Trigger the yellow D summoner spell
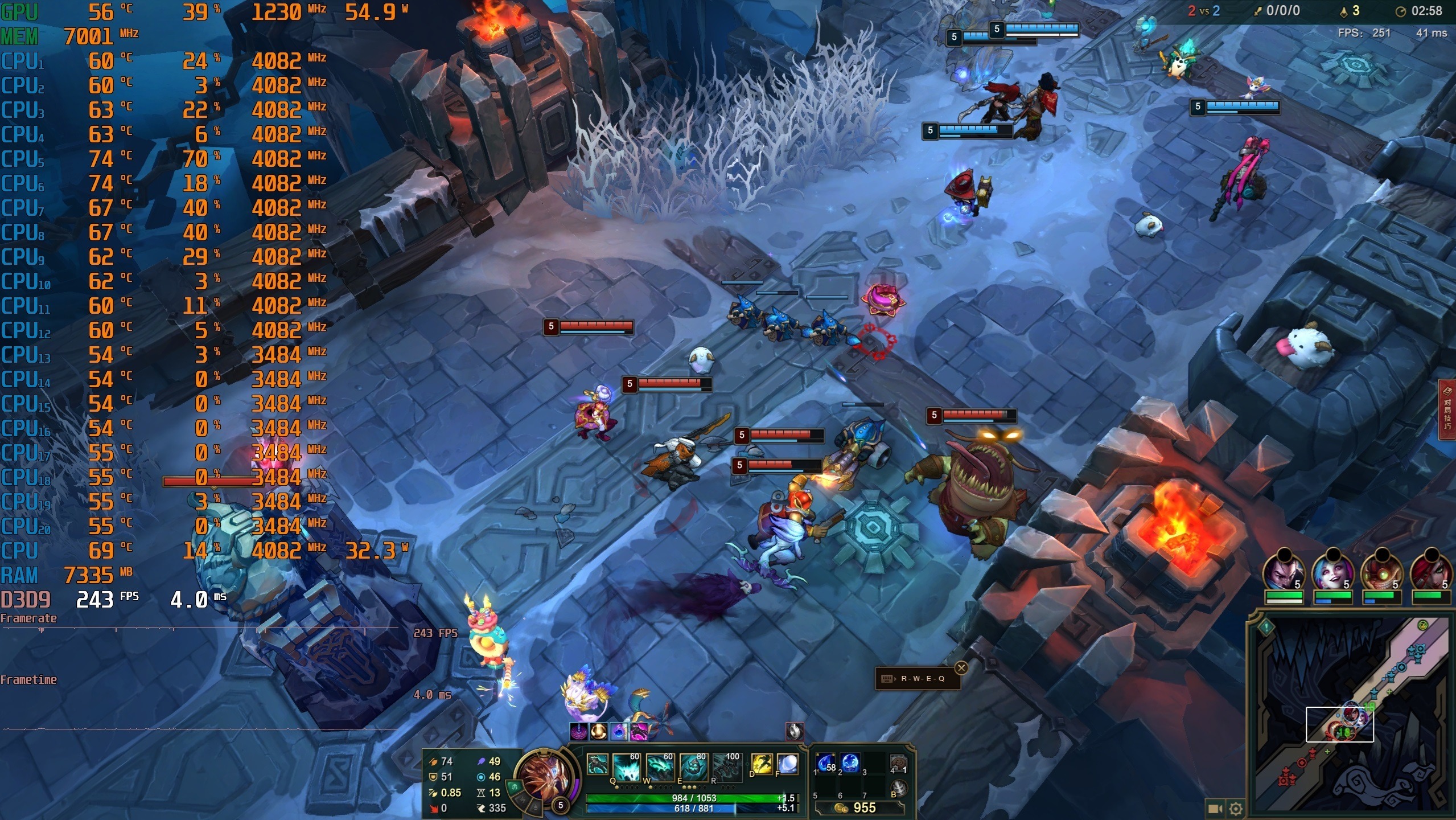1456x820 pixels. click(x=762, y=764)
